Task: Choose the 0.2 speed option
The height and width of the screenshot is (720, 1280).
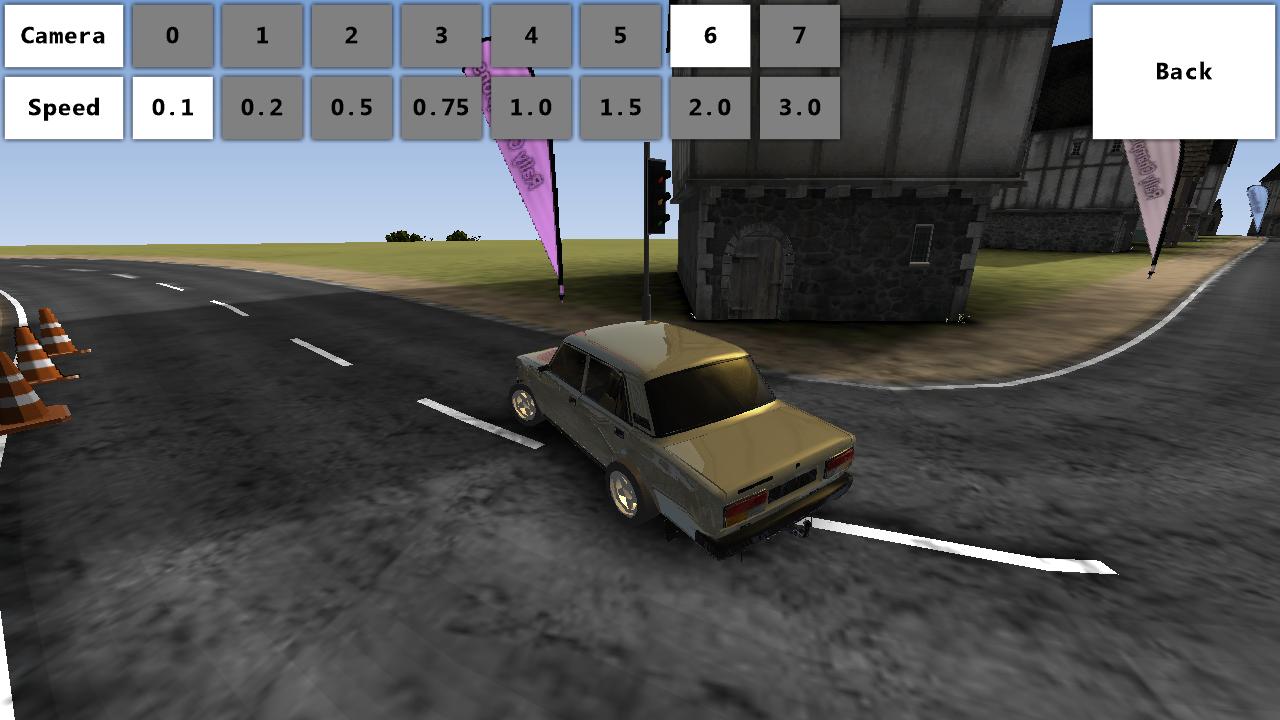Action: [x=262, y=108]
